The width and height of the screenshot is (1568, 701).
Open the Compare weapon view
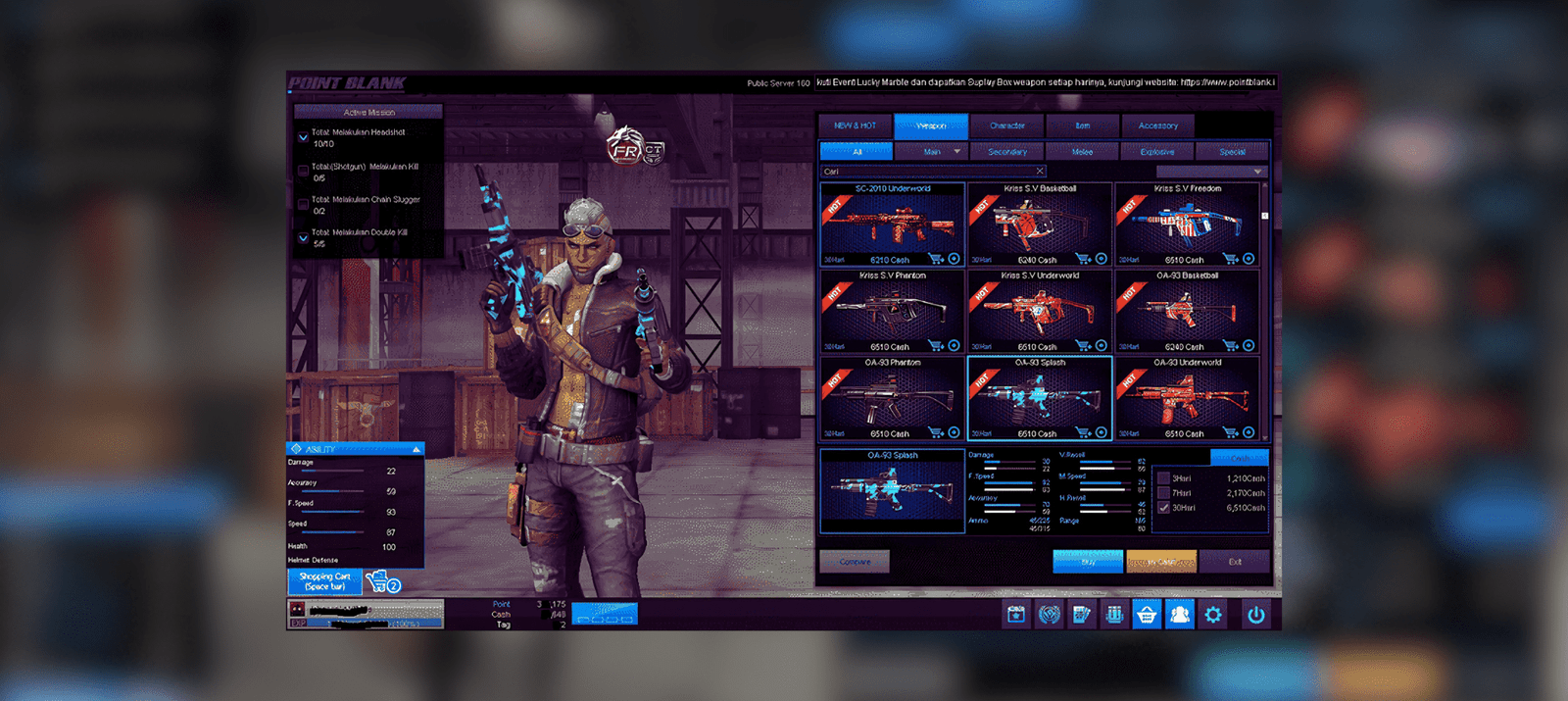855,562
